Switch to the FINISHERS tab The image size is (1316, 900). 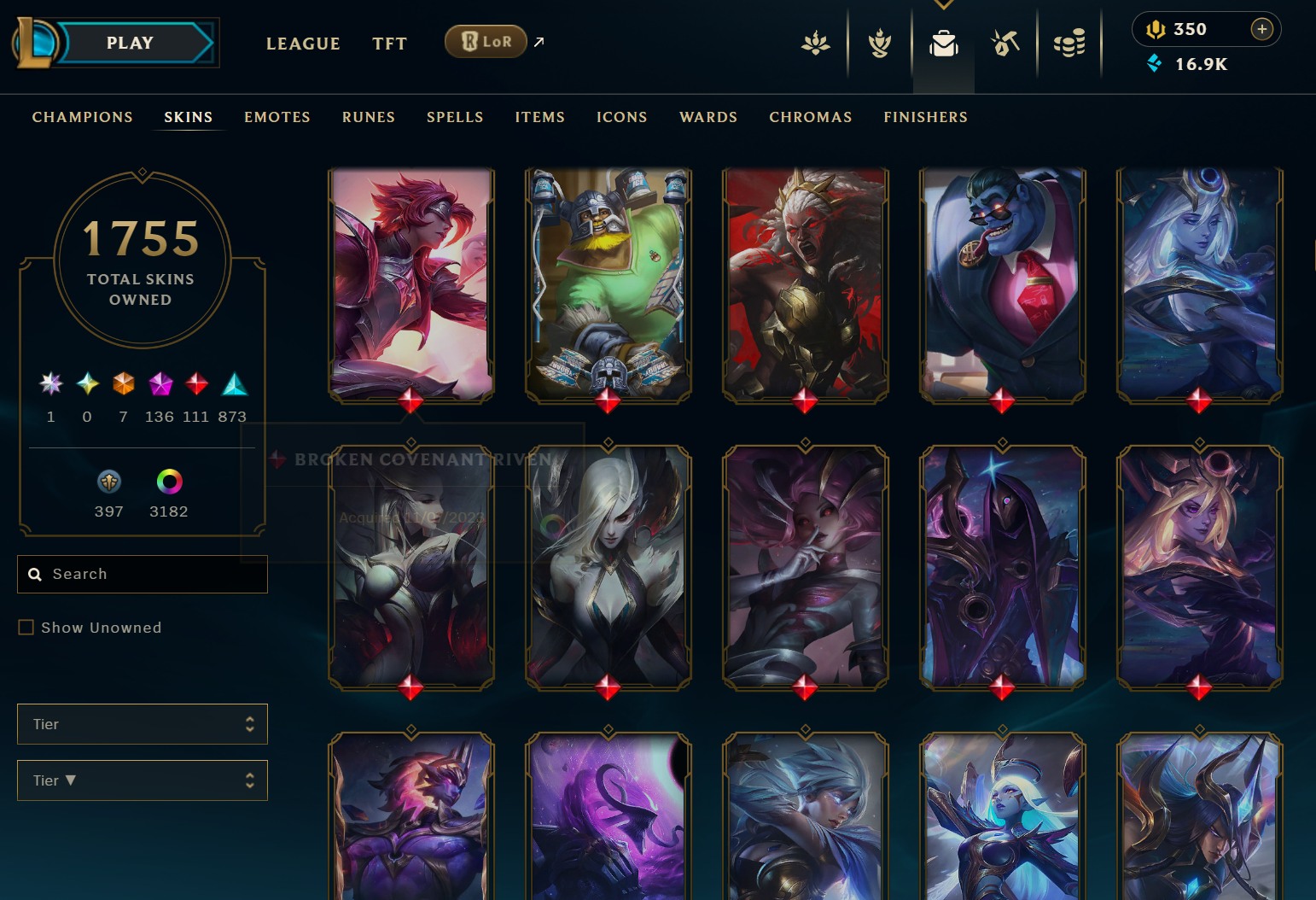pyautogui.click(x=926, y=117)
